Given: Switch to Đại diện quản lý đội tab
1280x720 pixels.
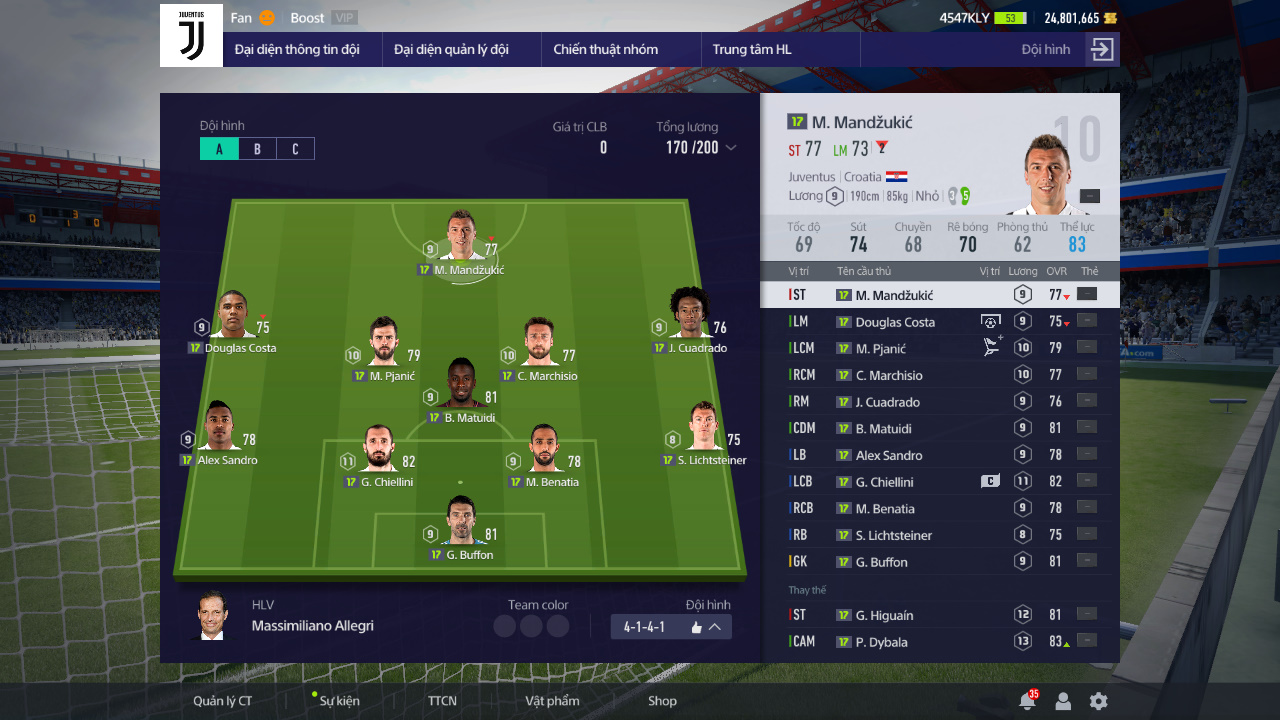Looking at the screenshot, I should point(451,49).
